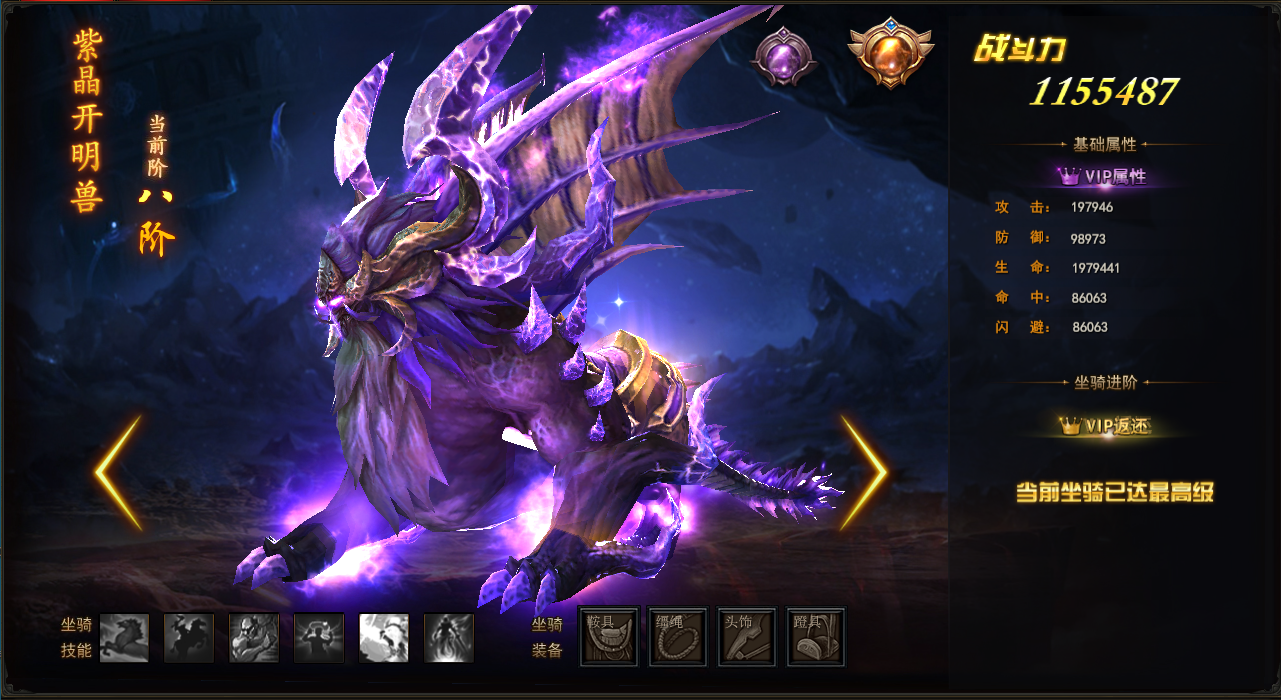Show the next mount with the right arrow
The image size is (1281, 700).
tap(862, 473)
